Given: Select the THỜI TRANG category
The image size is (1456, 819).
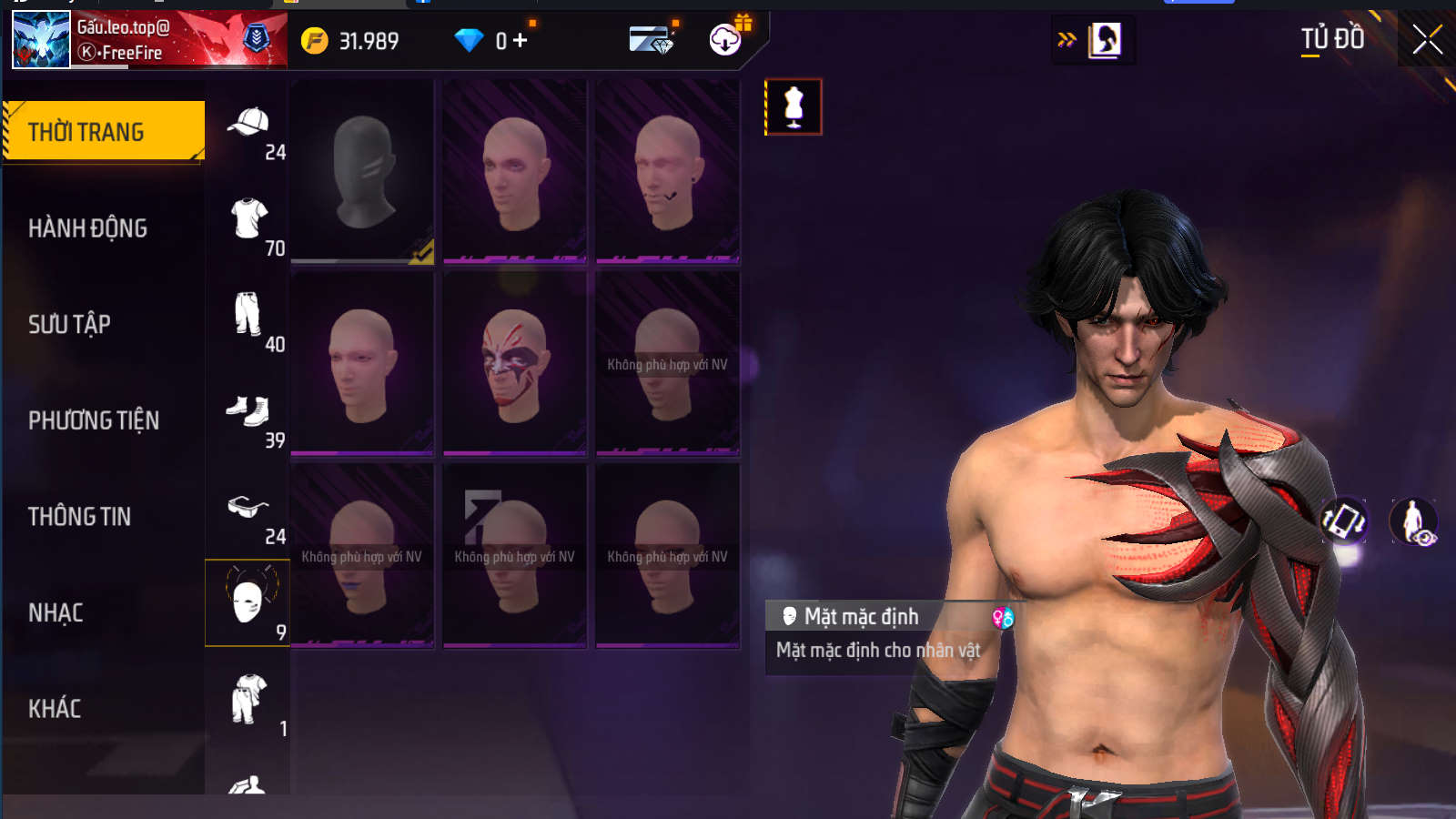Looking at the screenshot, I should point(104,132).
